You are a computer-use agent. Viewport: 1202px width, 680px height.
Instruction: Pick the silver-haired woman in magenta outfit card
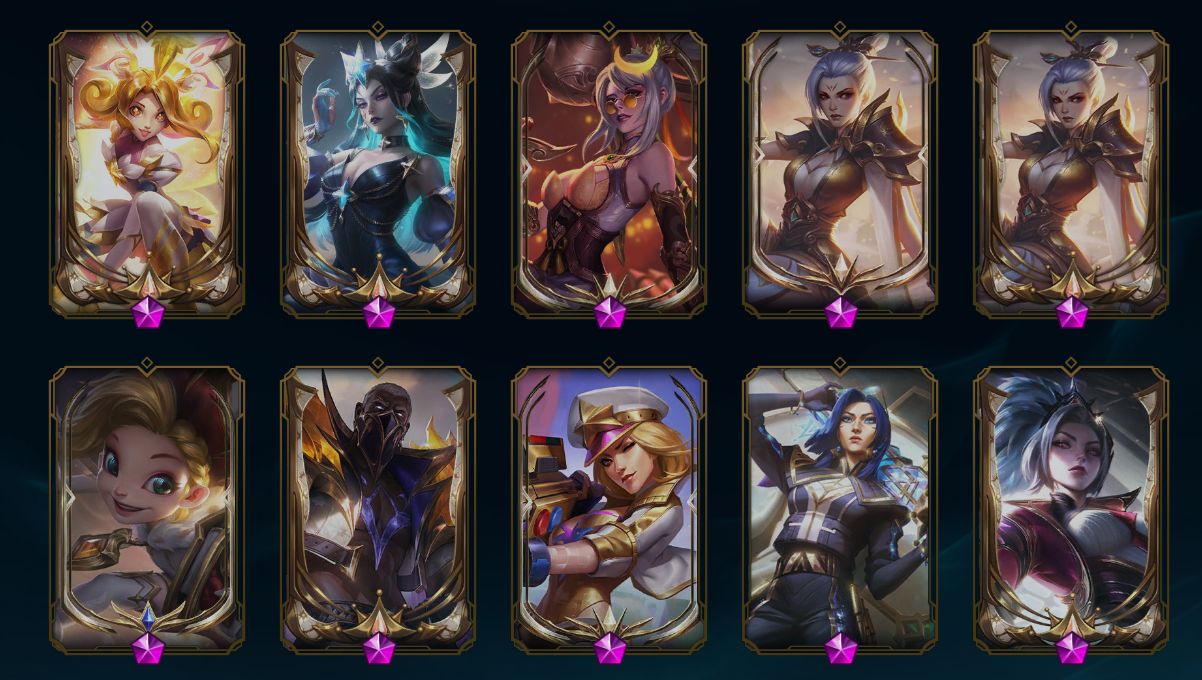(x=1071, y=505)
